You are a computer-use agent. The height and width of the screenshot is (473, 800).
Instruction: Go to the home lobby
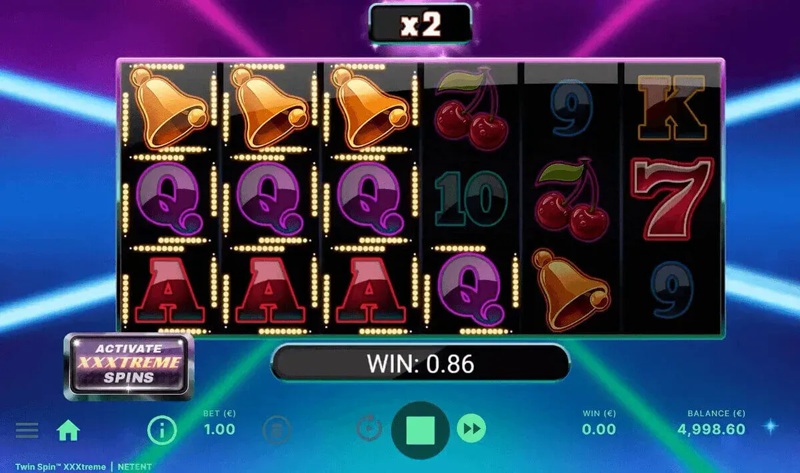coord(68,430)
